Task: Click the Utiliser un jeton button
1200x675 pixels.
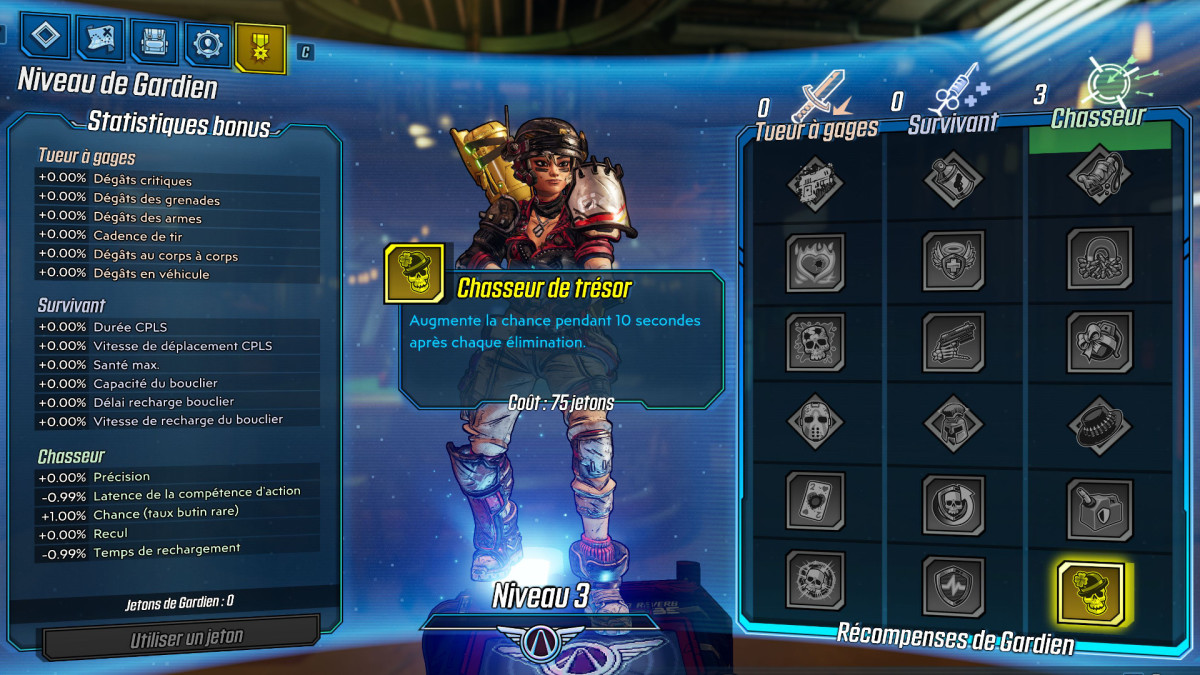Action: [186, 637]
